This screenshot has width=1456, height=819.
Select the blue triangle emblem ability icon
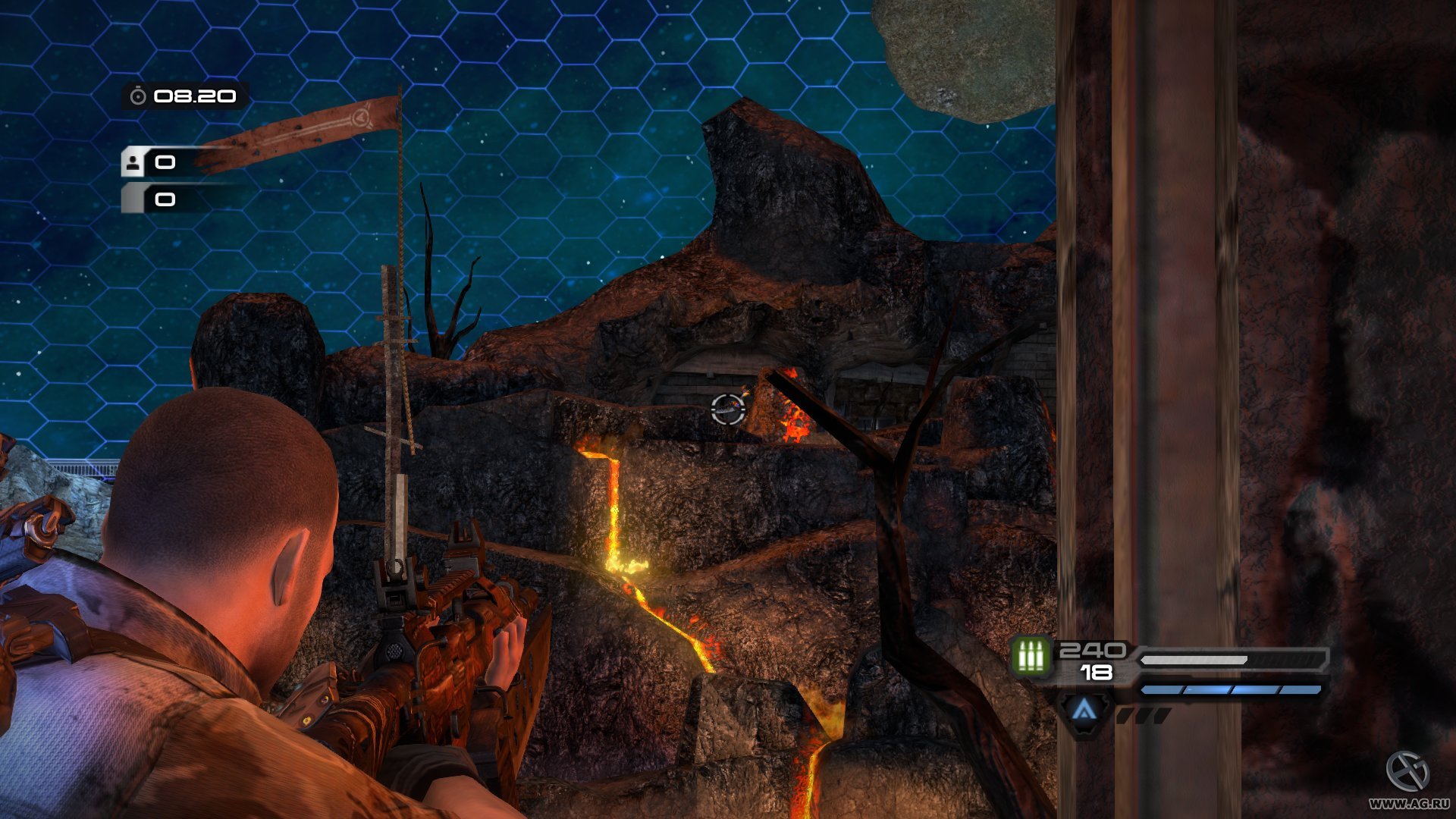pyautogui.click(x=1084, y=711)
